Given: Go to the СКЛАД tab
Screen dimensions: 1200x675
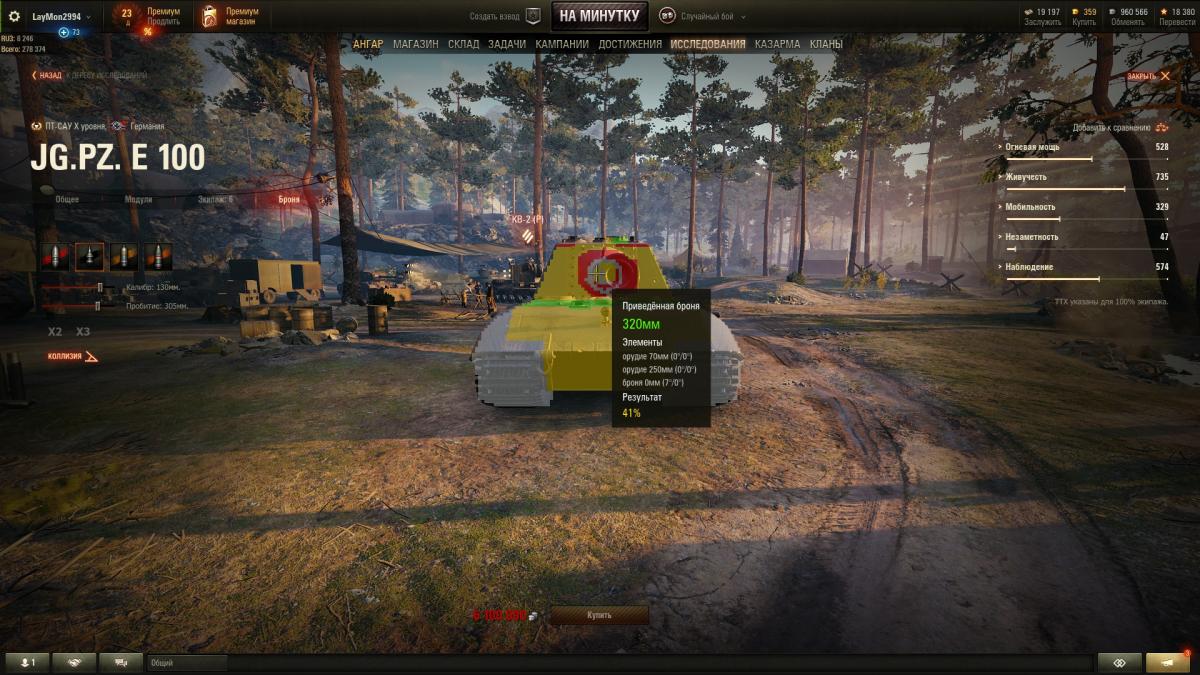Looking at the screenshot, I should 463,44.
